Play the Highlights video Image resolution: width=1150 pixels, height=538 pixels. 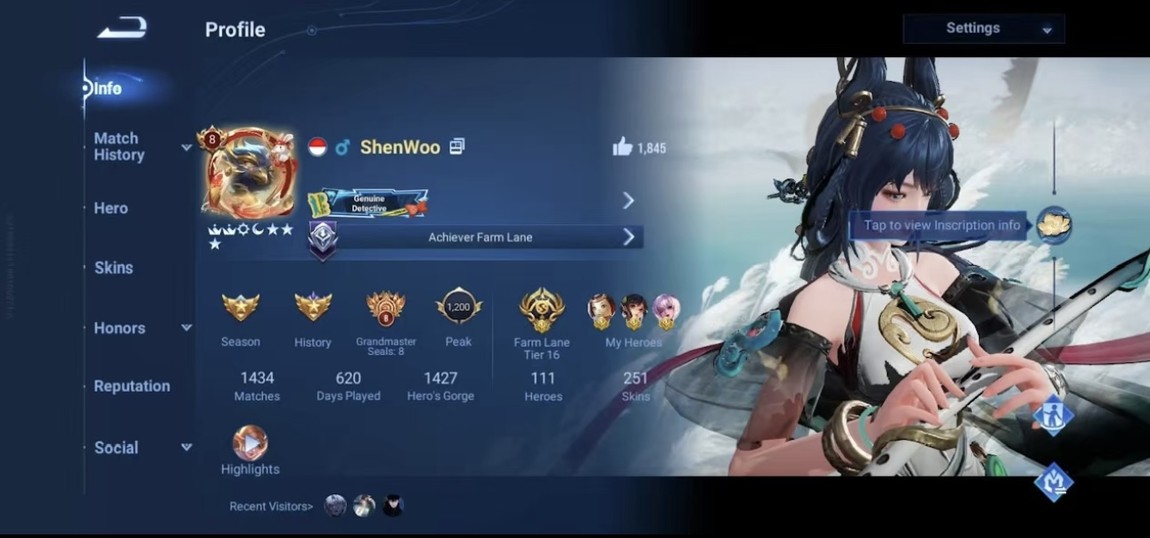(x=250, y=443)
